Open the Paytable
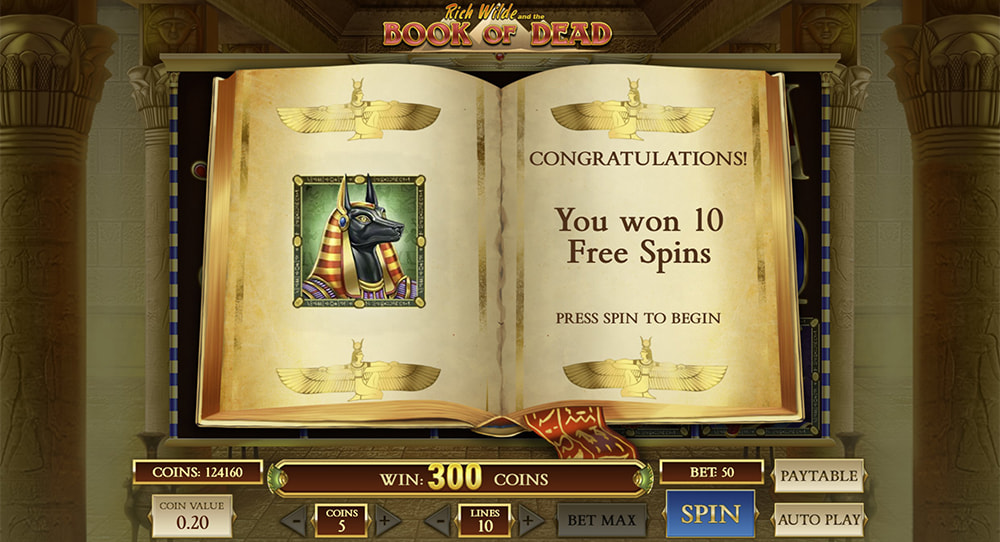Image resolution: width=1000 pixels, height=542 pixels. click(818, 476)
